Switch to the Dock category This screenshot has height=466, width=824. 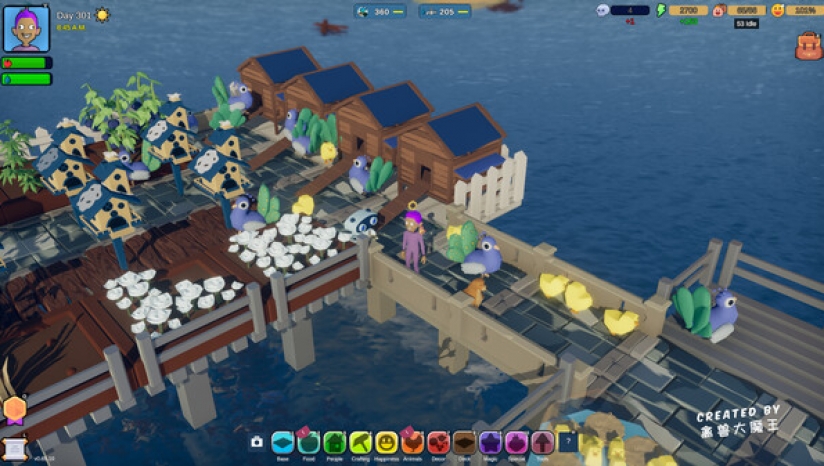coord(464,442)
